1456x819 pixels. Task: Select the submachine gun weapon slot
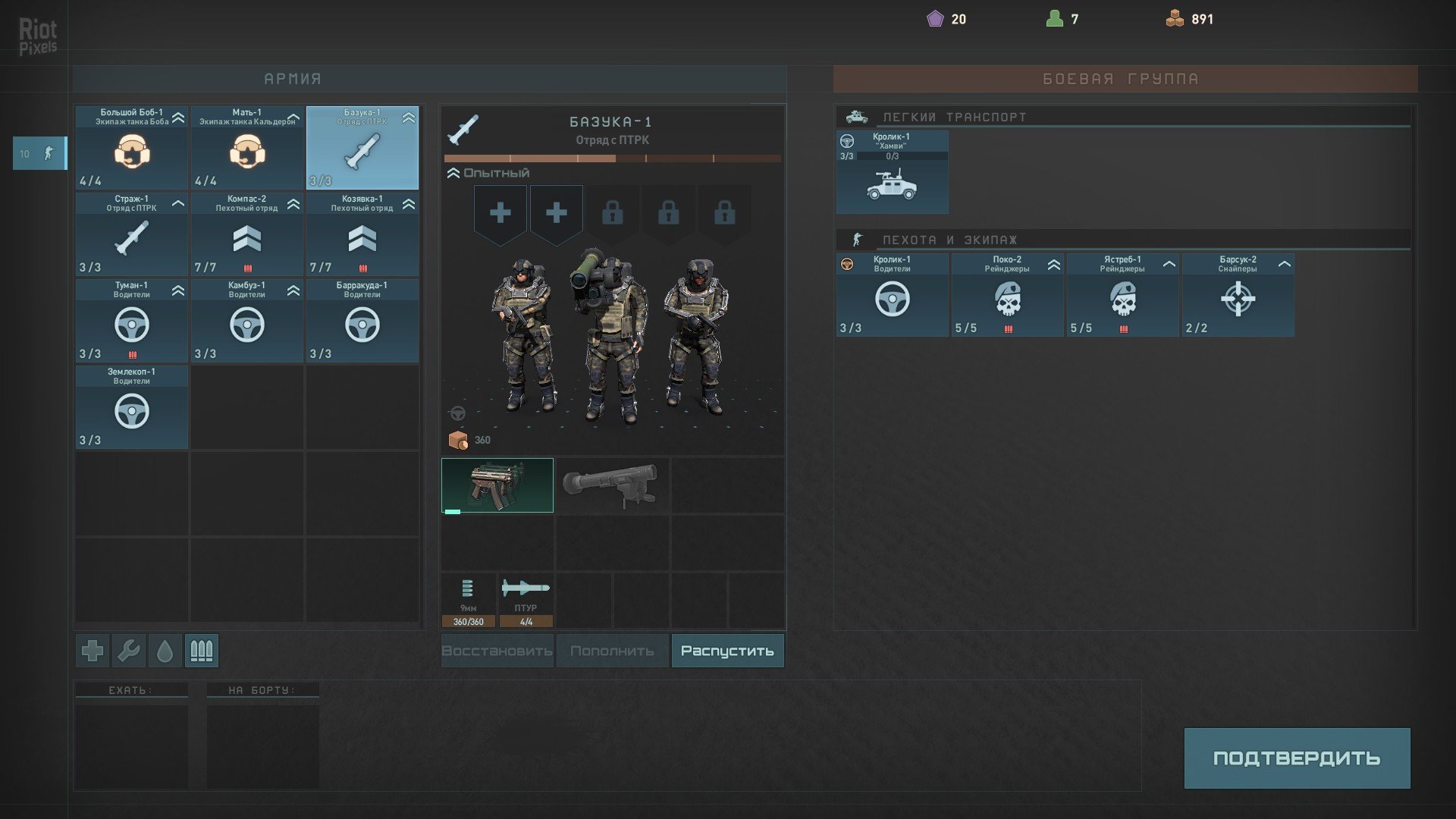[x=497, y=485]
